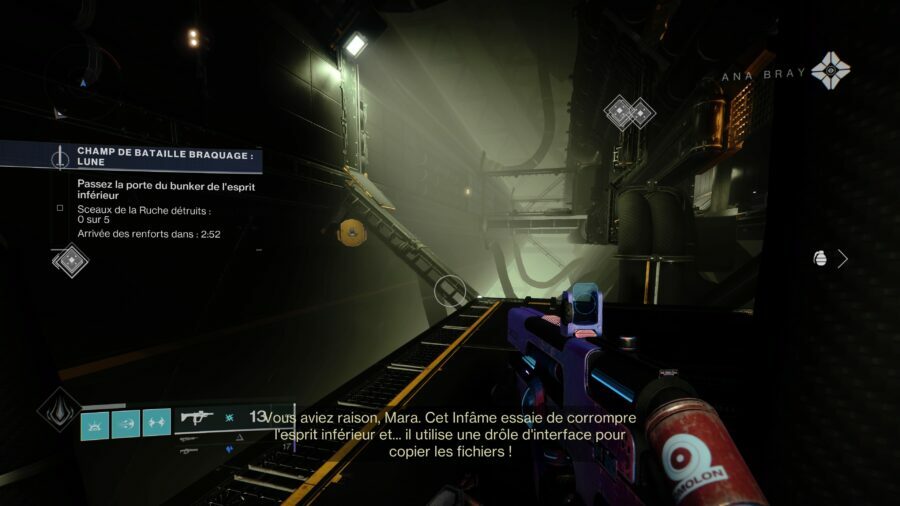Select the Champ de Bataille Braquage objective header
Screen dimensions: 900x506
tap(152, 157)
